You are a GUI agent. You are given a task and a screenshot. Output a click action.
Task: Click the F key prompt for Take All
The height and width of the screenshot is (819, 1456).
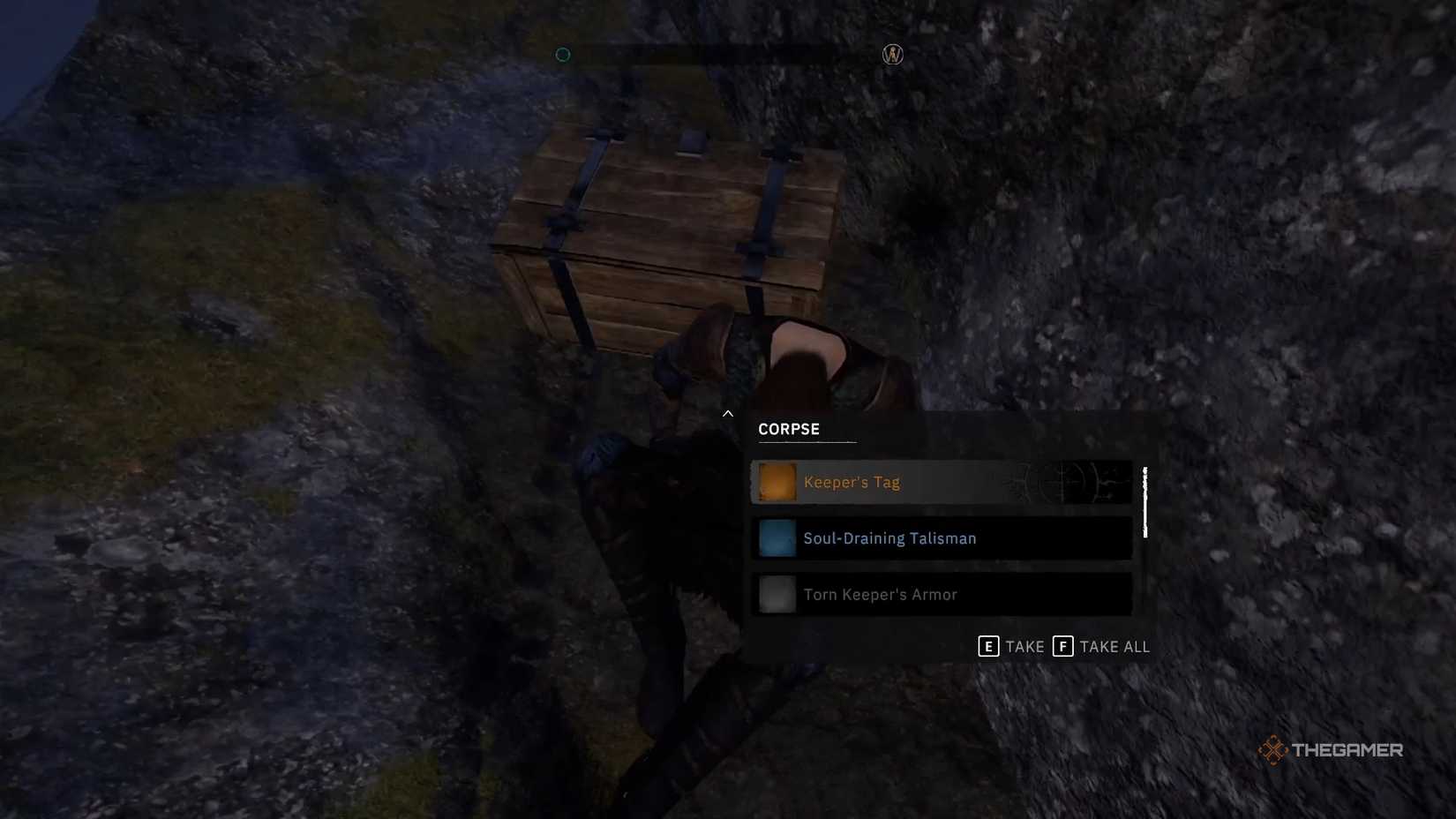tap(1062, 646)
